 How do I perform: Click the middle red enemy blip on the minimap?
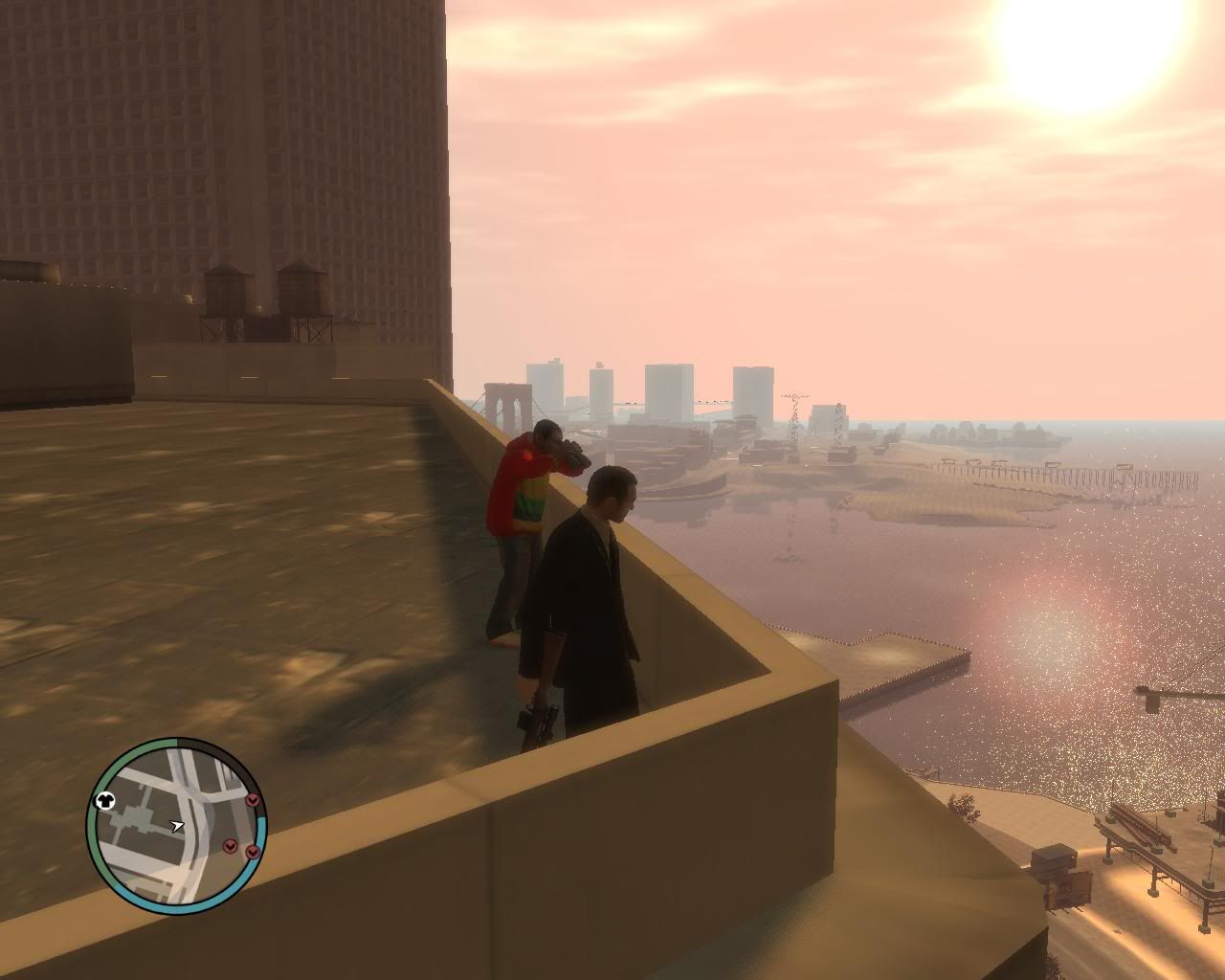pos(229,846)
